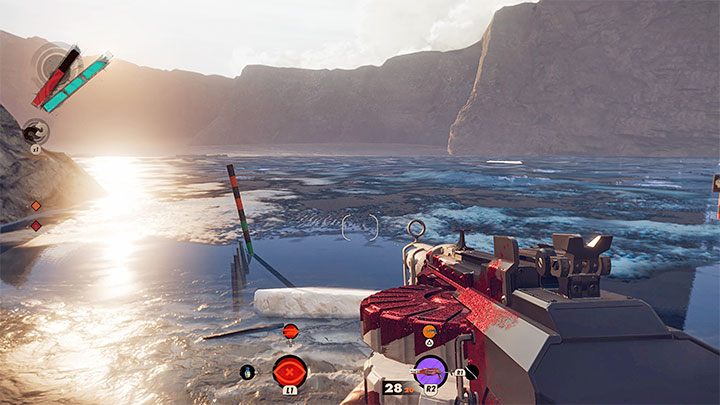Choose the purple-circled equipped rifle weapon icon
The image size is (720, 405).
[x=431, y=372]
